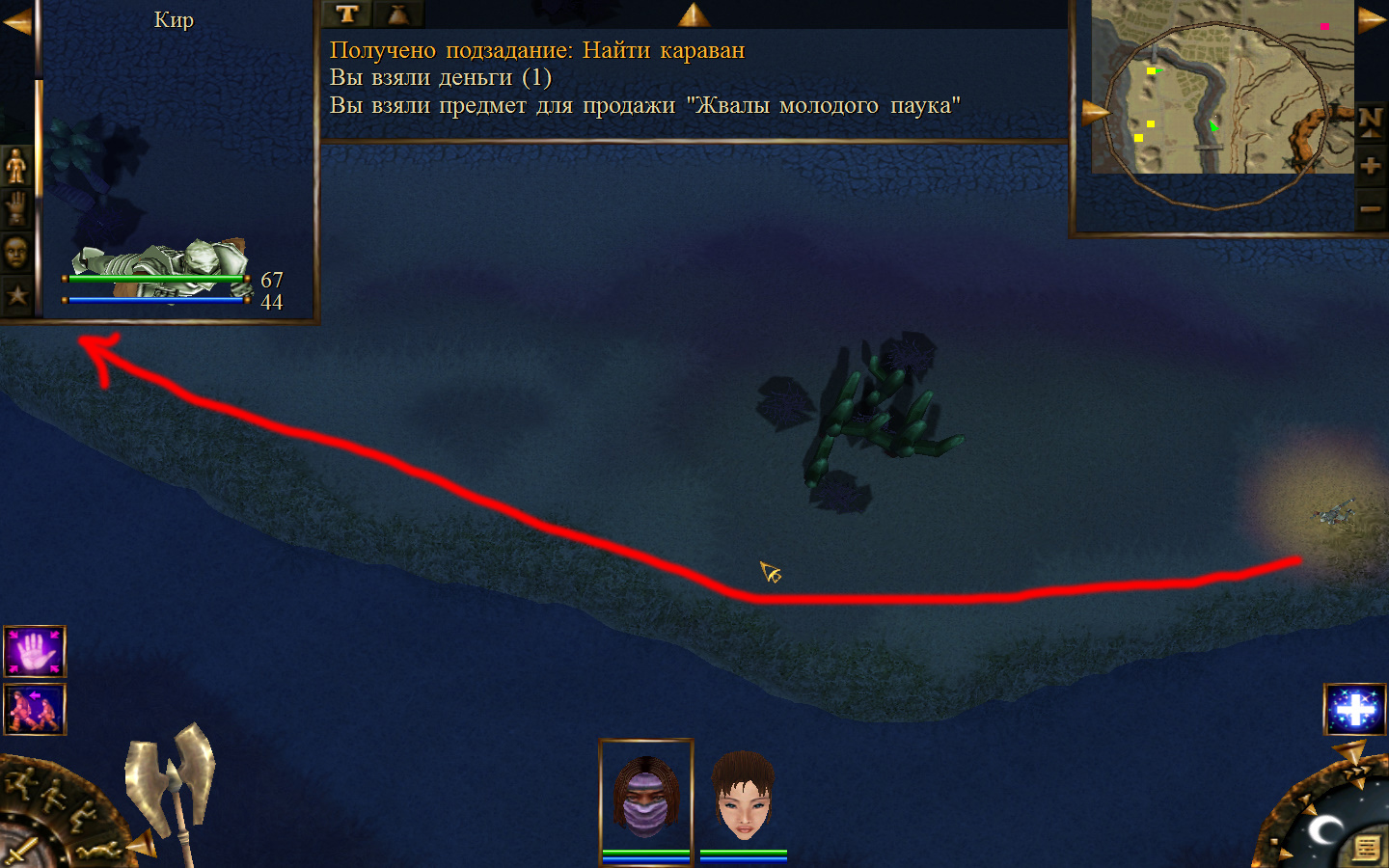The height and width of the screenshot is (868, 1389).
Task: Zoom out the minimap with the minus button
Action: click(x=1371, y=208)
